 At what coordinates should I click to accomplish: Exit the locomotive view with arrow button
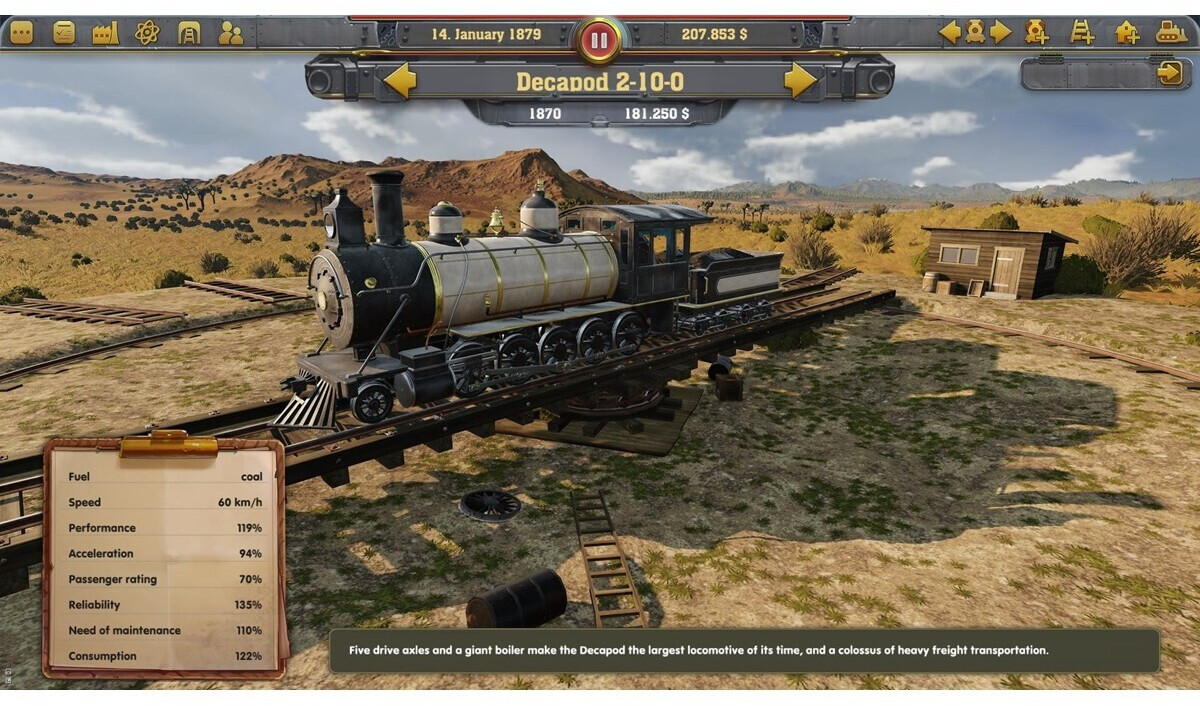[1169, 73]
